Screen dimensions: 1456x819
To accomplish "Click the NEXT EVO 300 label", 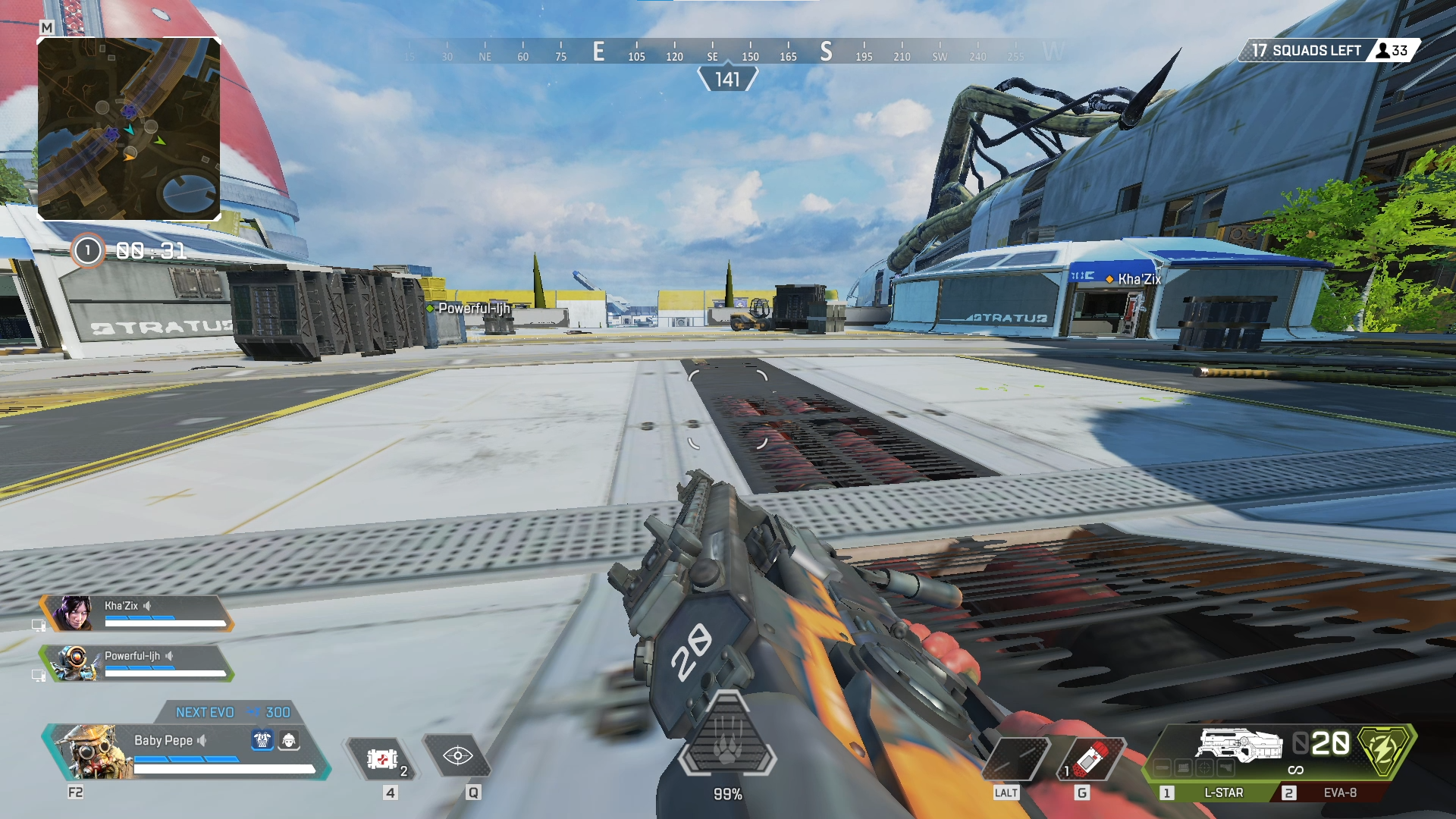I will [x=206, y=712].
